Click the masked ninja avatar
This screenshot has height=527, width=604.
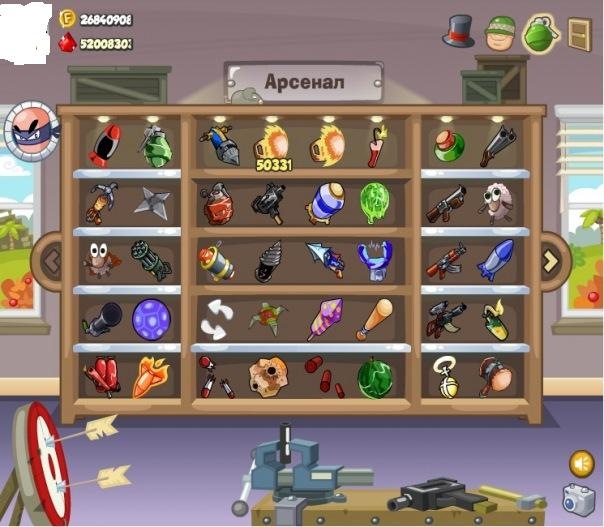click(32, 131)
